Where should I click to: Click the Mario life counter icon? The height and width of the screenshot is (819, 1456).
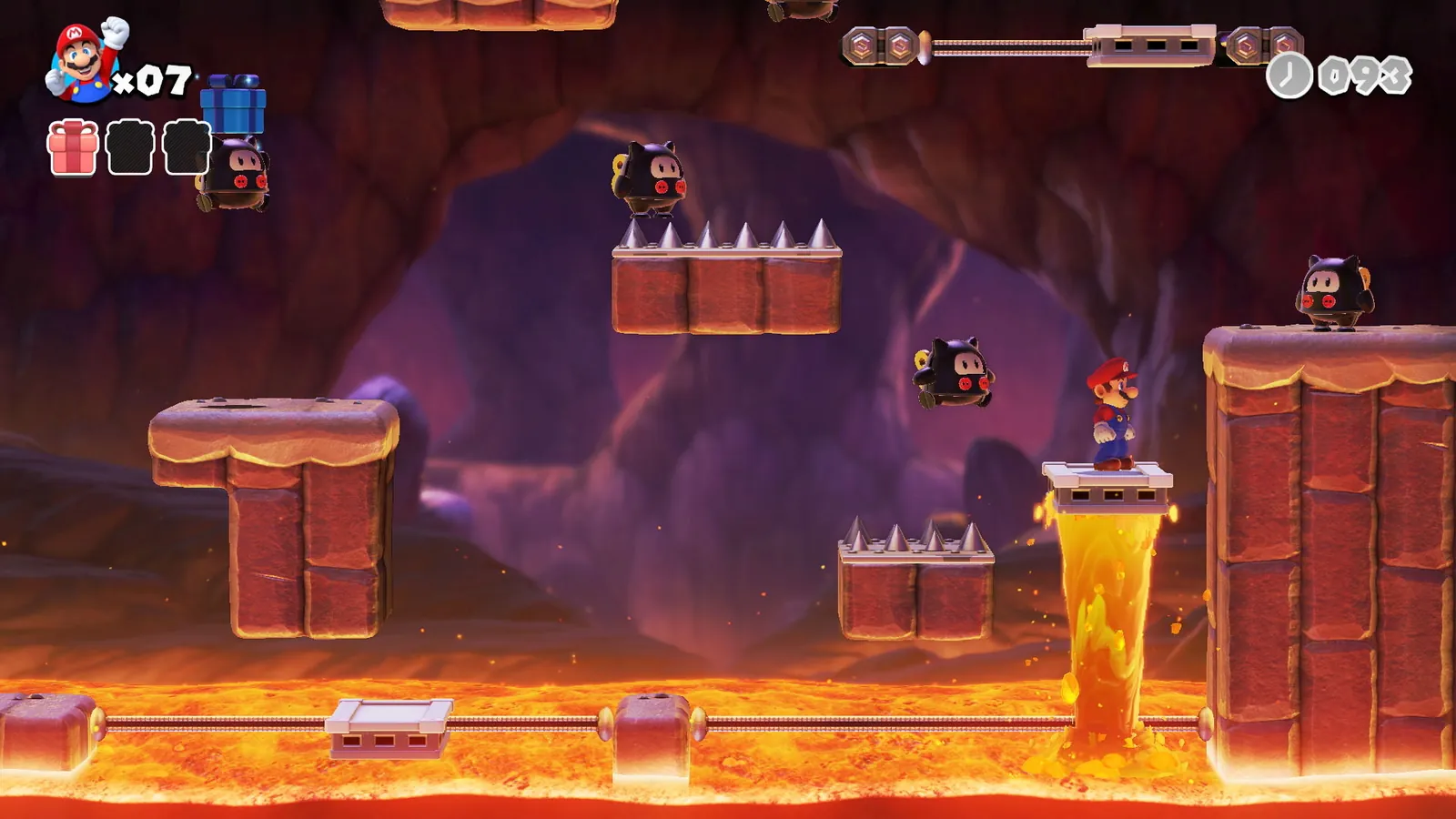[x=77, y=59]
